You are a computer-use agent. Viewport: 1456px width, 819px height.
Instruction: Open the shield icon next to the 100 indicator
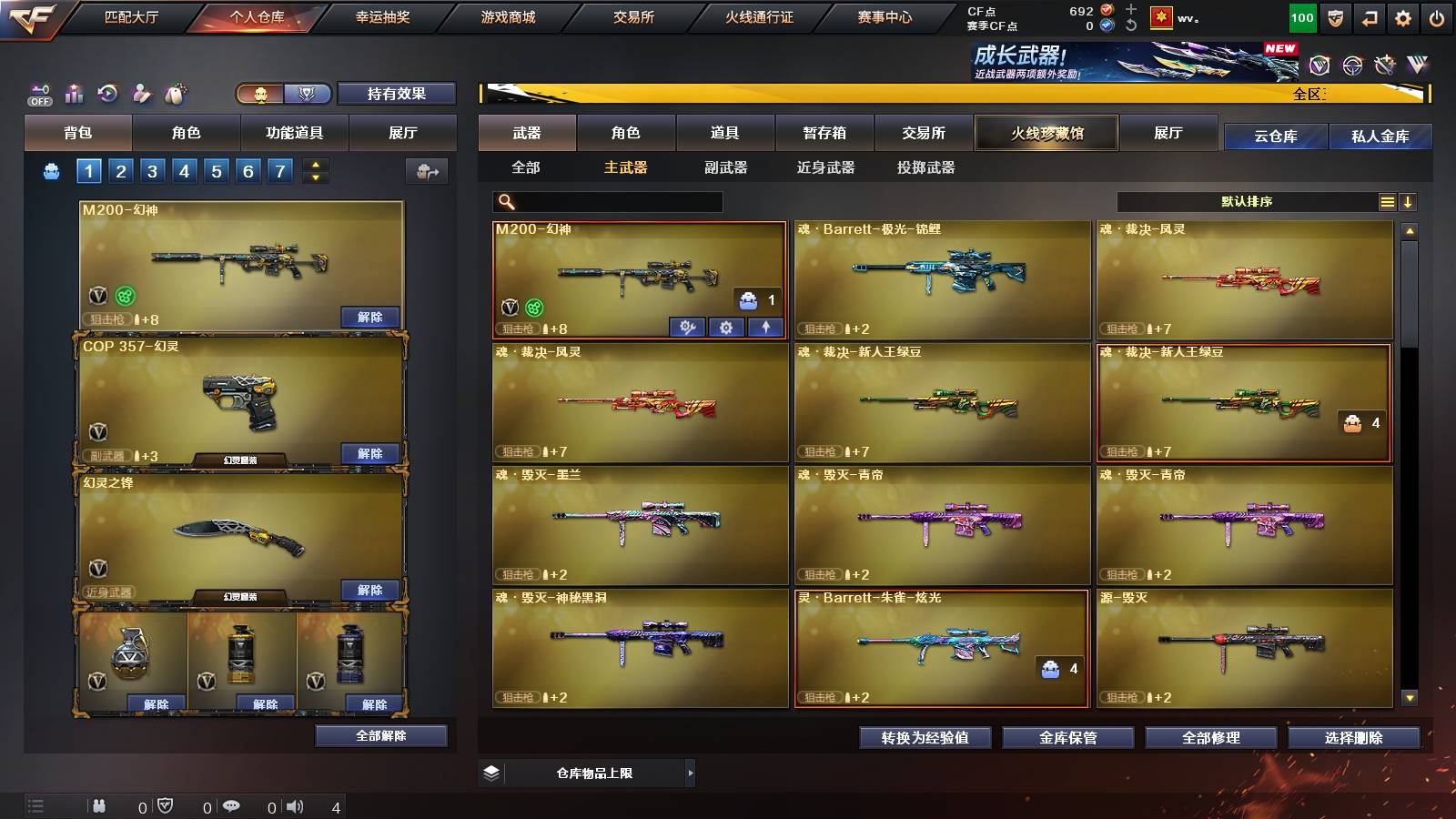(1336, 16)
